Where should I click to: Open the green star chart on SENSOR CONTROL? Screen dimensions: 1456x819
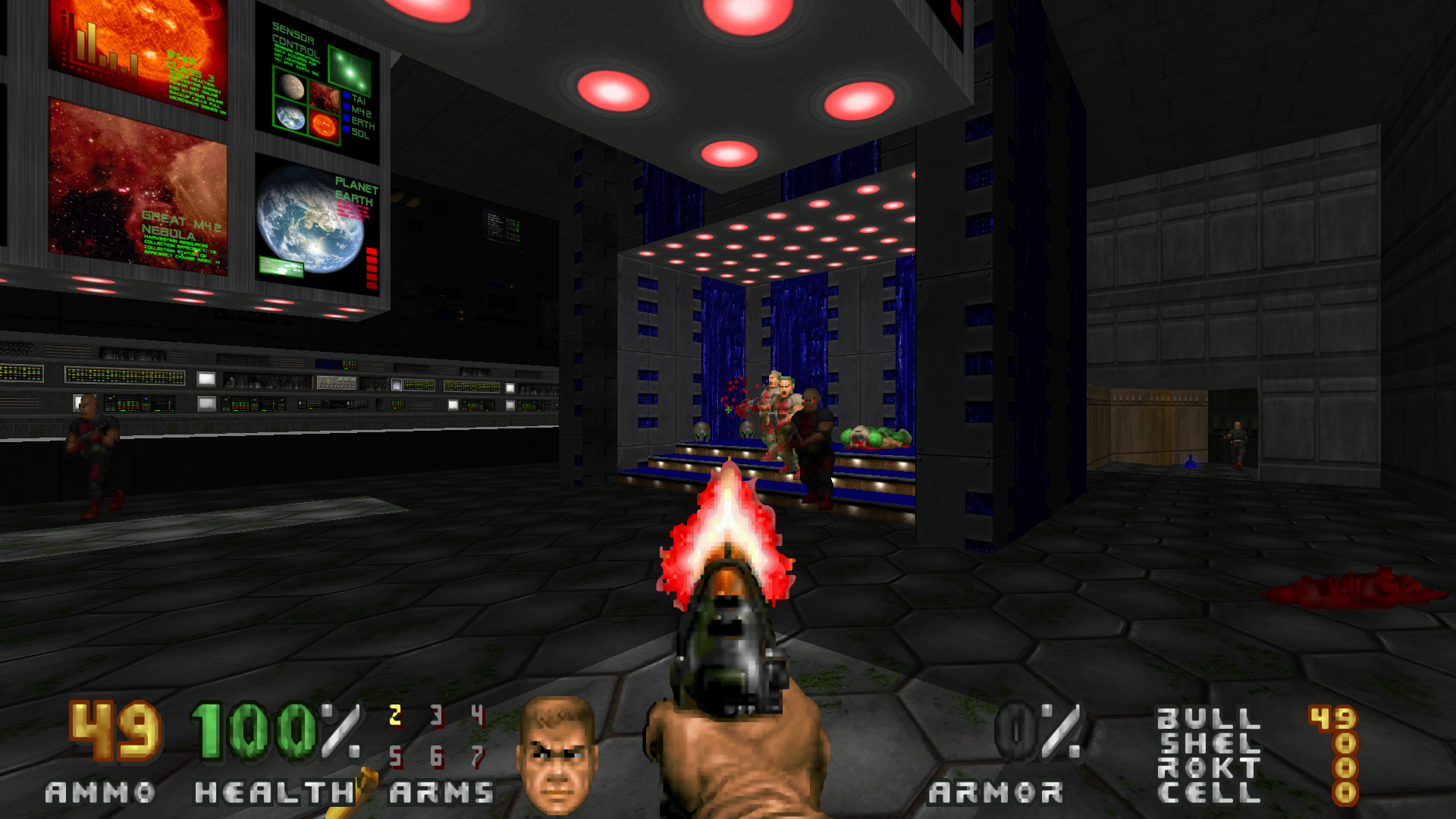tap(350, 71)
